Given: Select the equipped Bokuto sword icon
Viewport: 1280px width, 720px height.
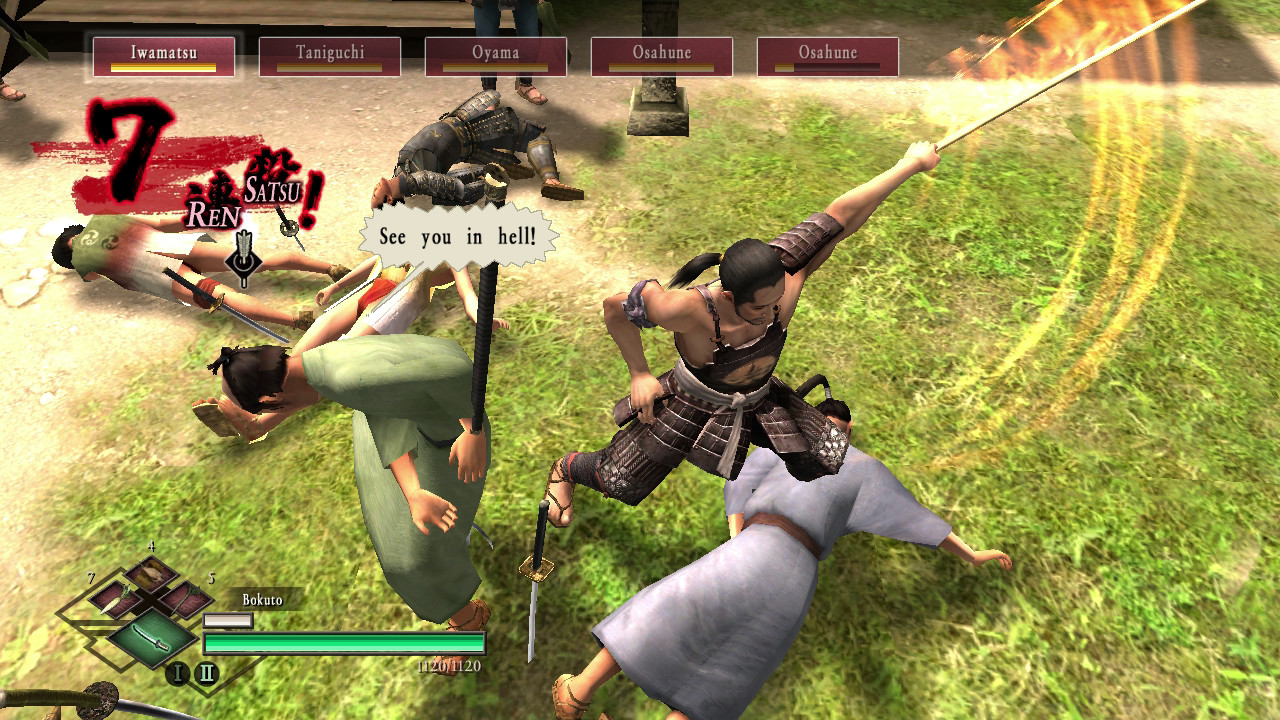Looking at the screenshot, I should 151,640.
